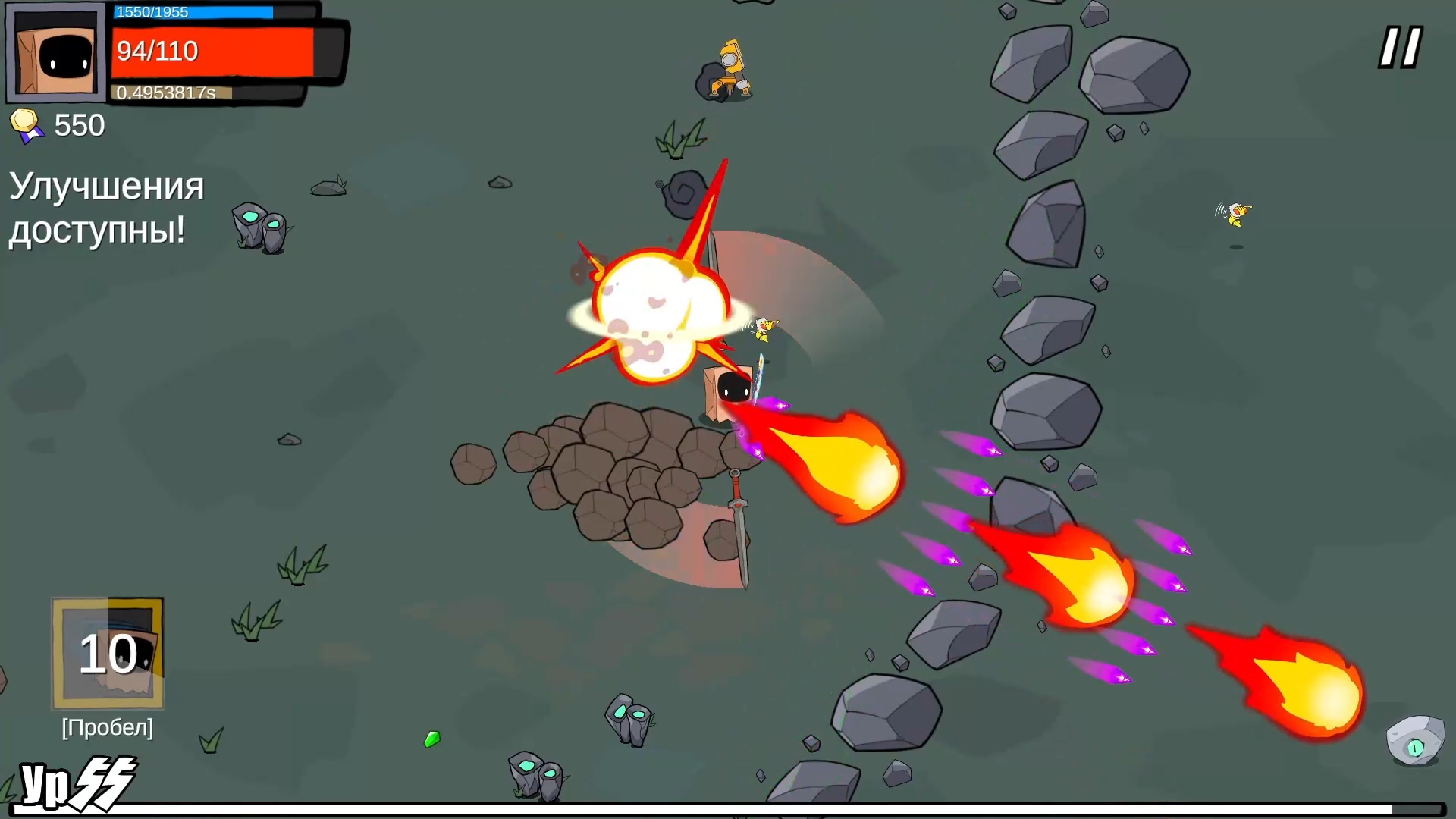Click the character portrait in the top-left corner
The height and width of the screenshot is (819, 1456).
[55, 53]
